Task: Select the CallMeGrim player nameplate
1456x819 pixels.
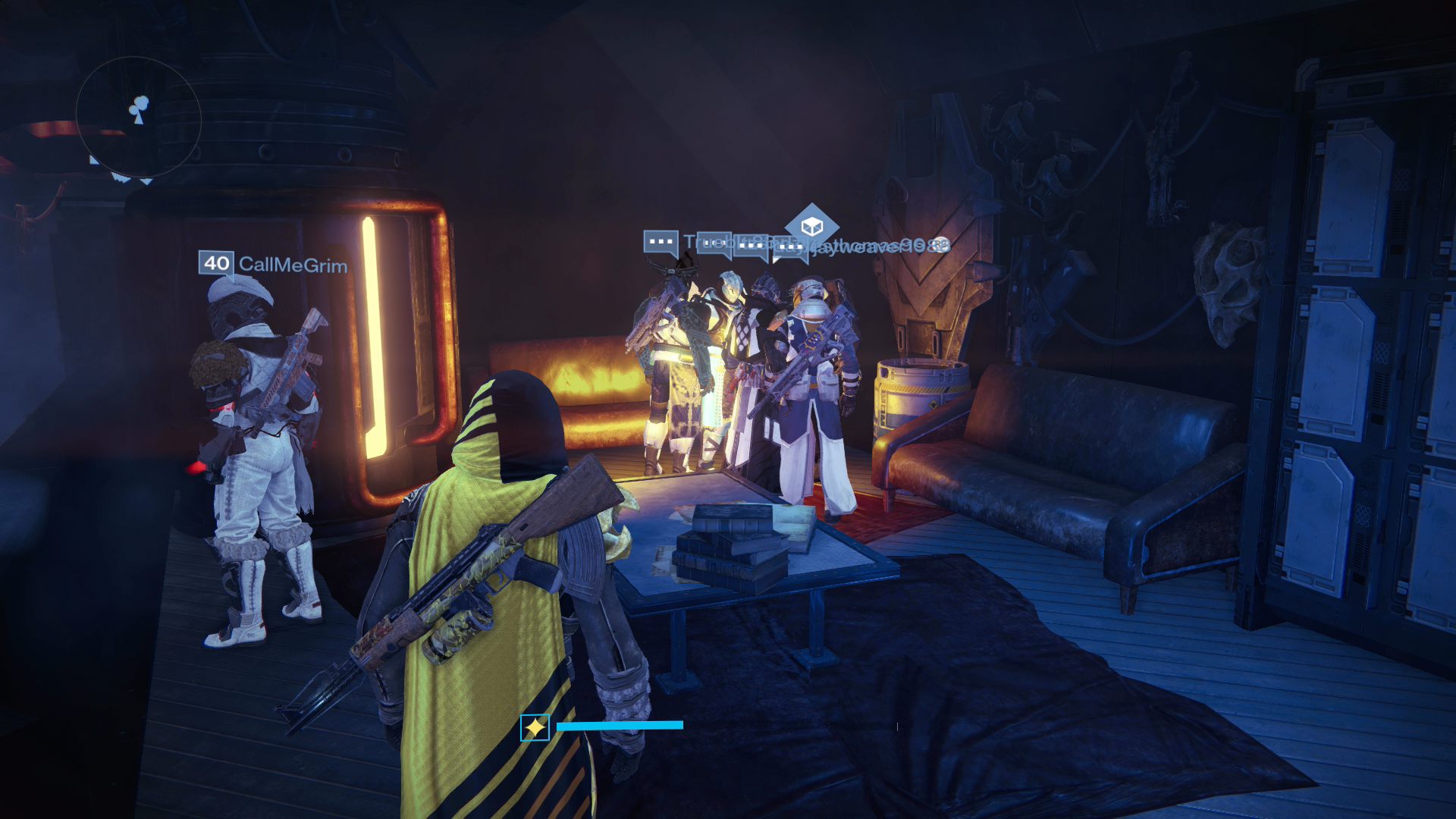Action: 274,264
